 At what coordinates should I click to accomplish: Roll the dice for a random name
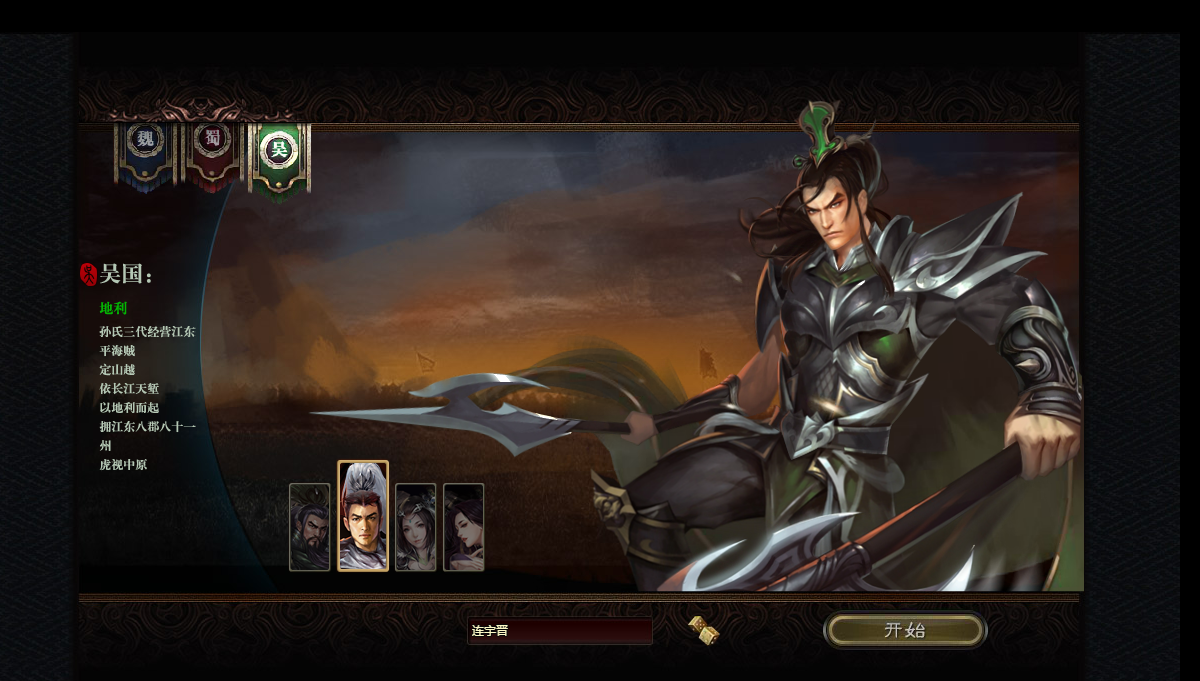point(704,630)
